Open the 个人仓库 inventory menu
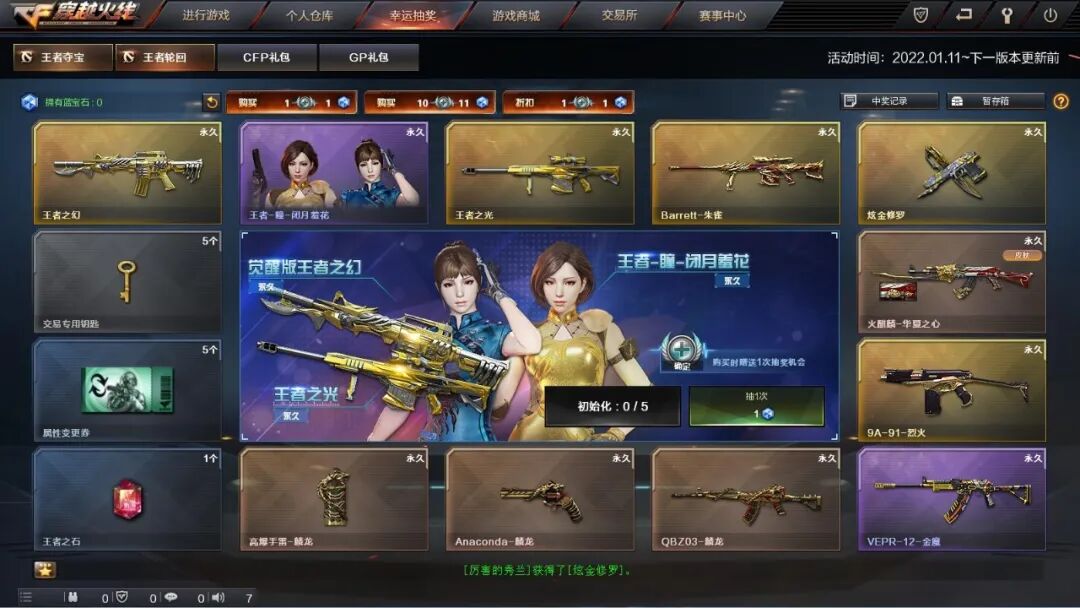Image resolution: width=1080 pixels, height=608 pixels. click(309, 16)
